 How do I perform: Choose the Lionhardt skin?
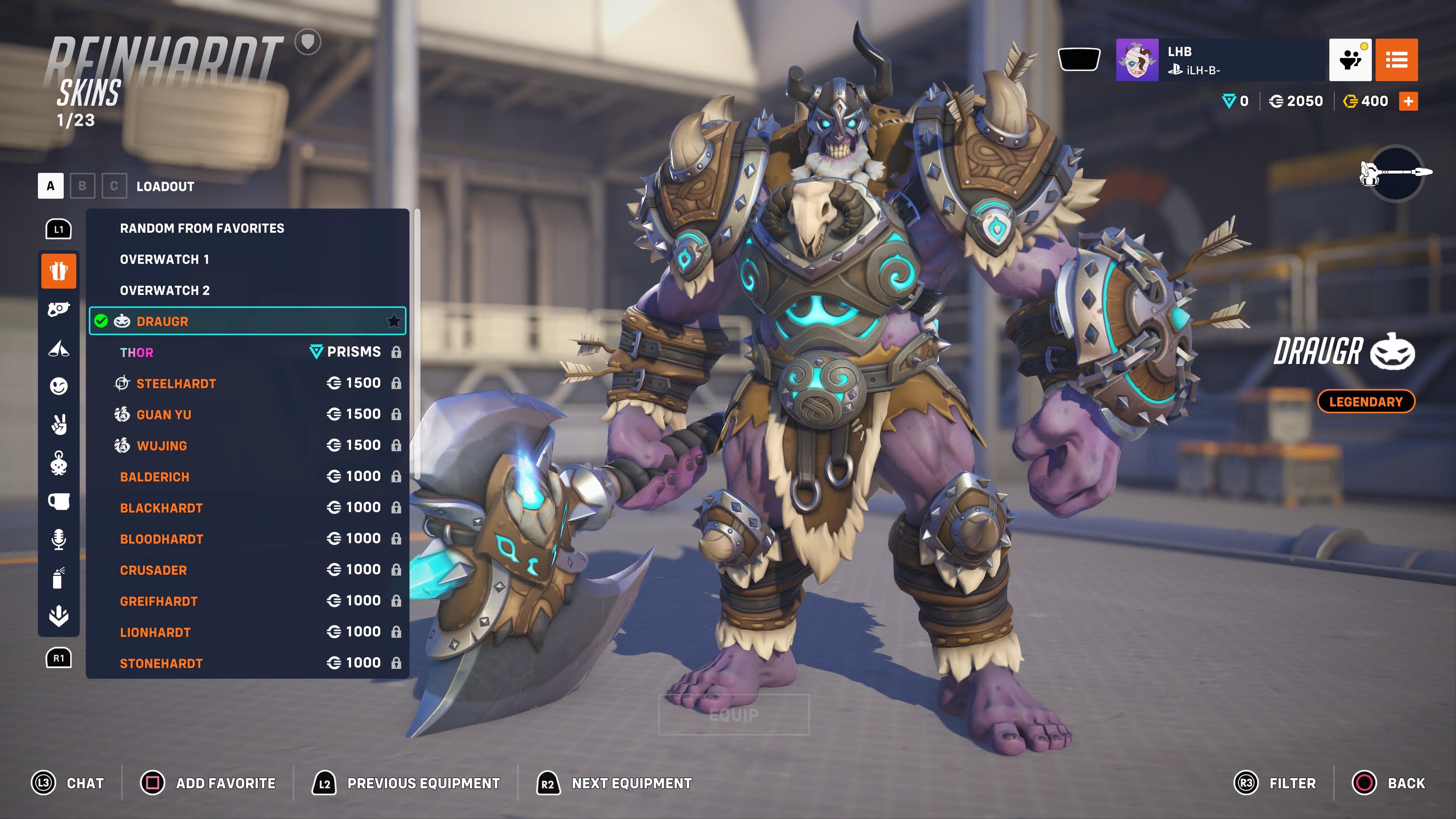247,632
